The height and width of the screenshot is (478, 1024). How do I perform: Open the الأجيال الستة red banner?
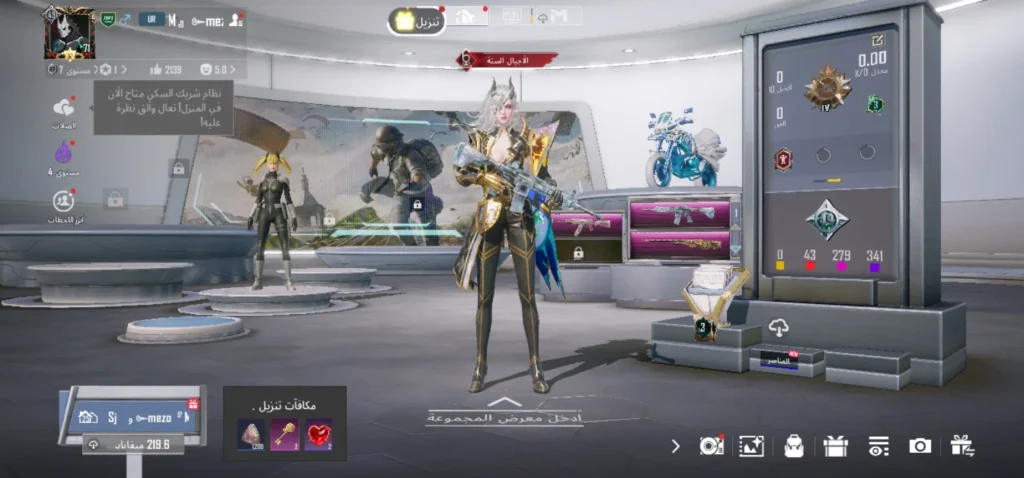coord(508,61)
